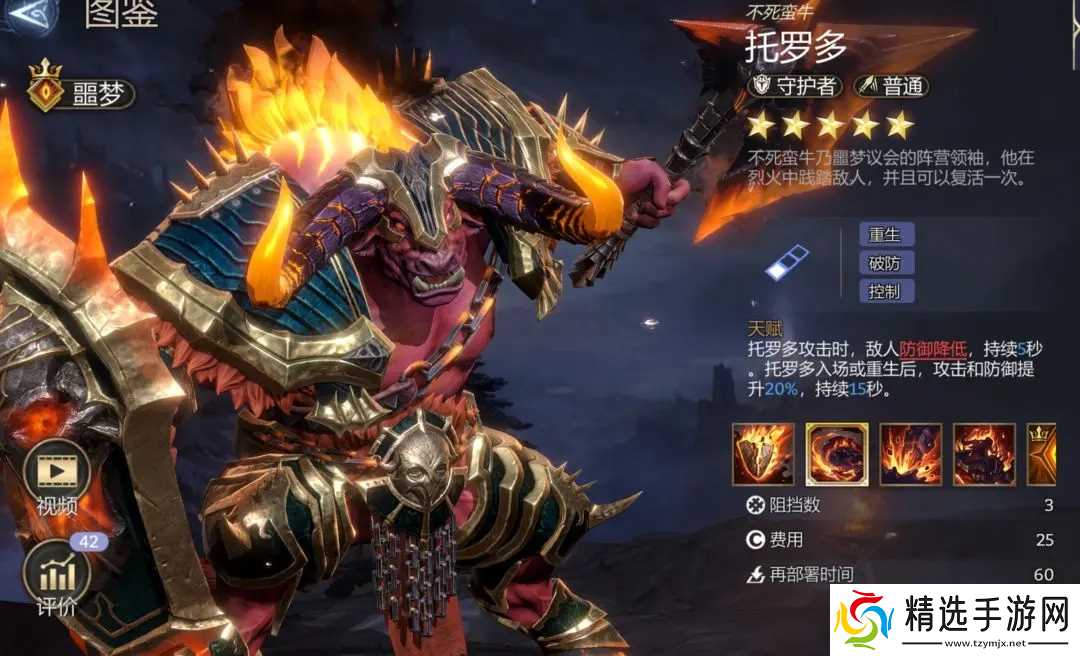
Task: Select the flaming shield skill icon
Action: pyautogui.click(x=763, y=454)
